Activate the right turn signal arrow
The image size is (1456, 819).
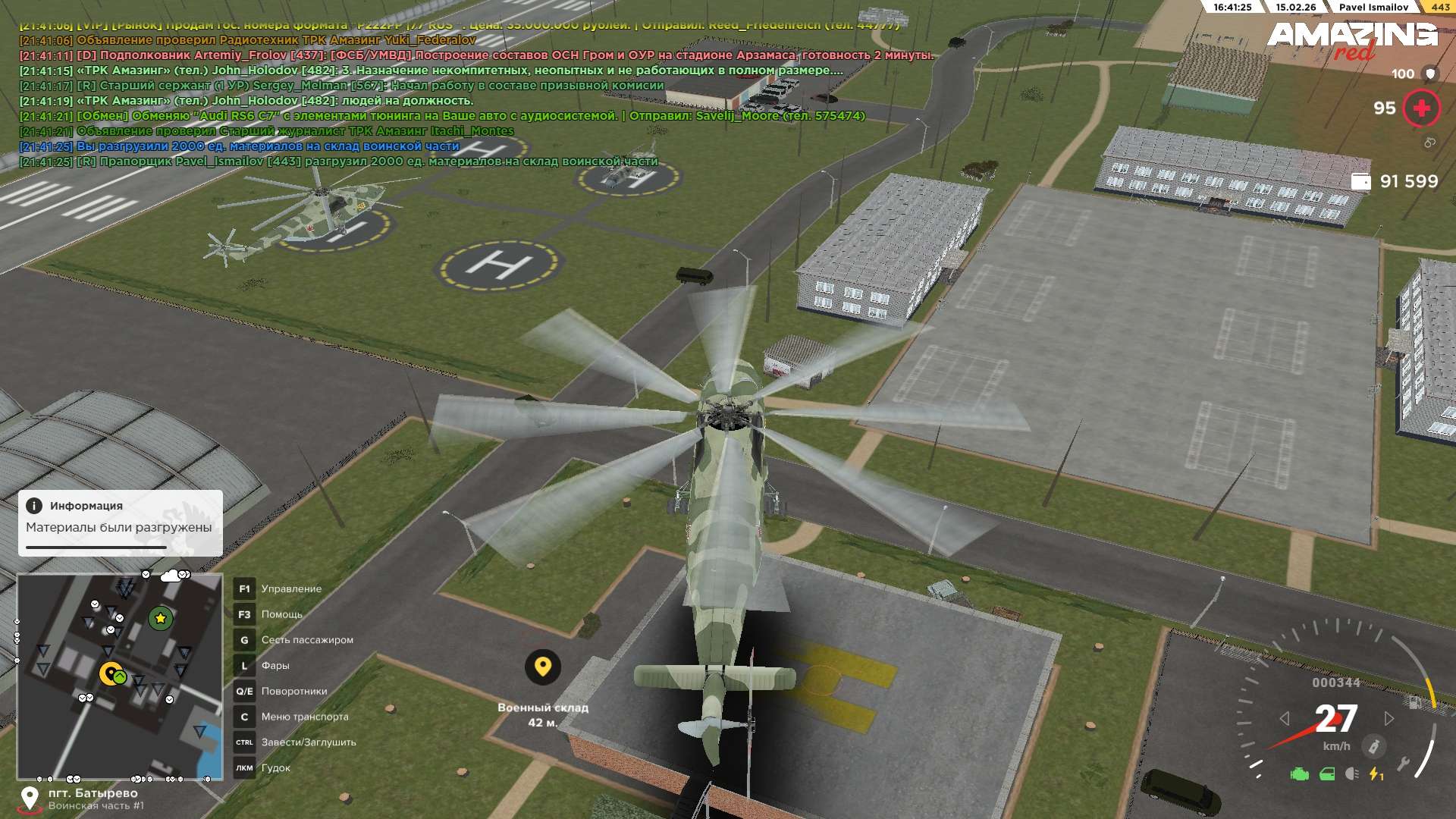tap(1389, 718)
